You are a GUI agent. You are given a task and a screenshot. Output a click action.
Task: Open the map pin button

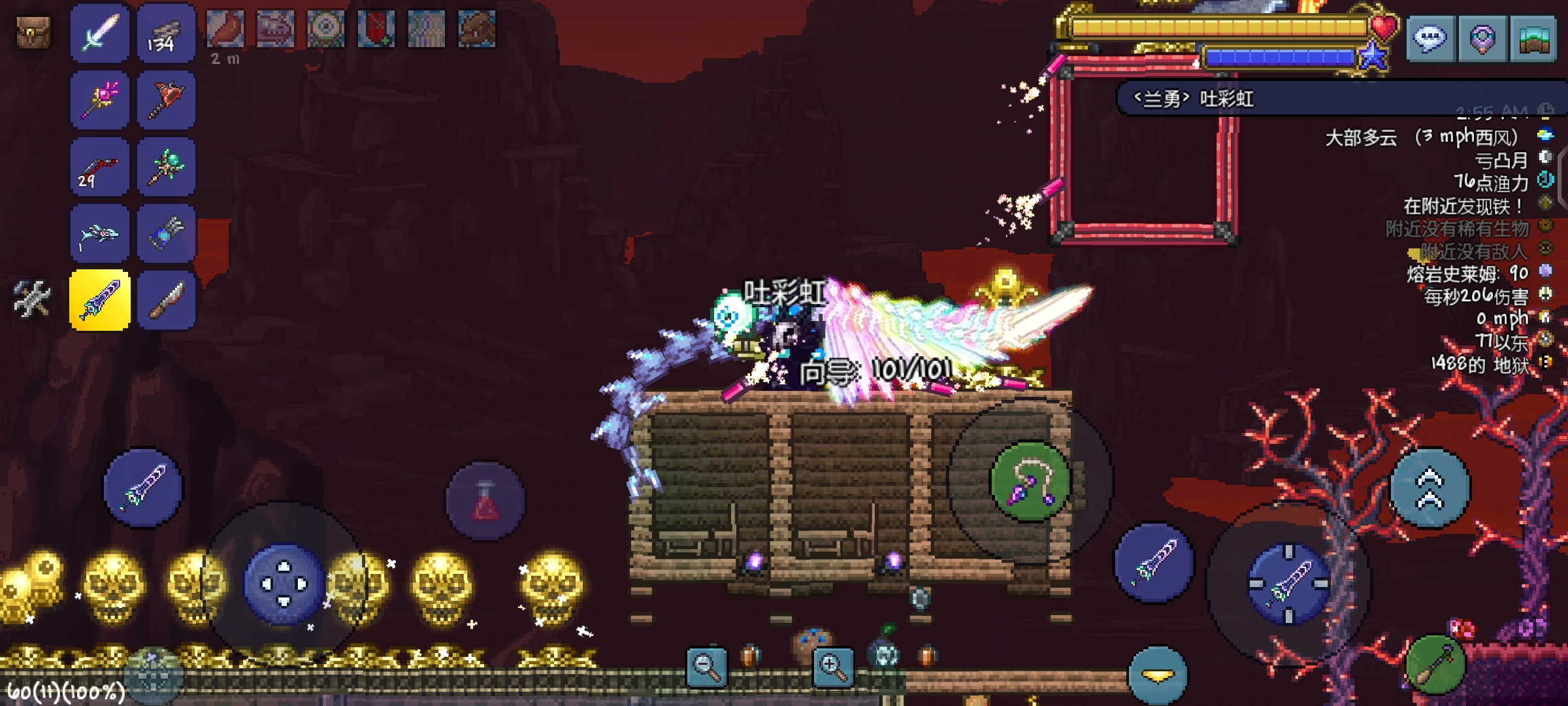pos(1482,39)
